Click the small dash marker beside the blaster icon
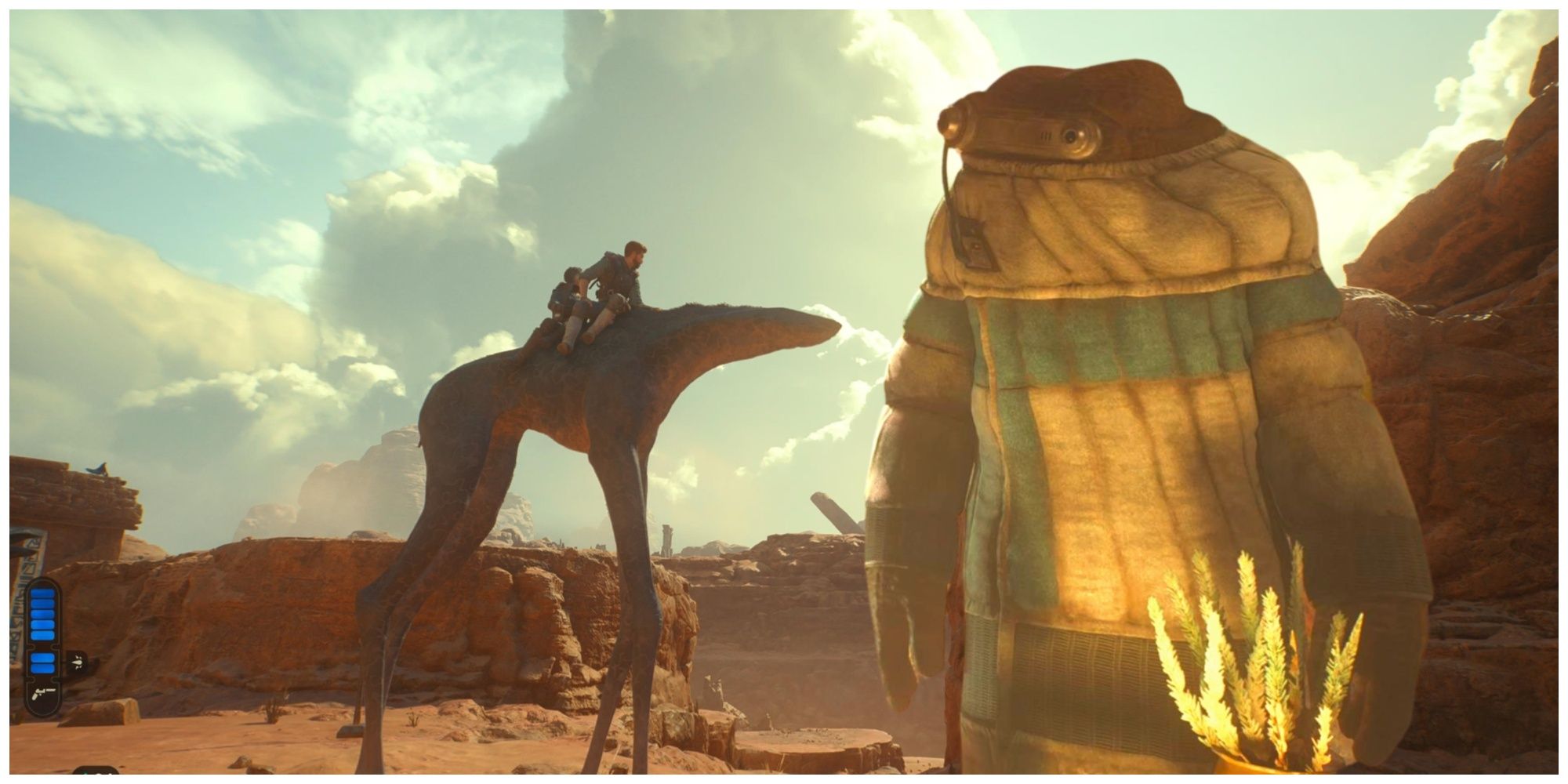The width and height of the screenshot is (1568, 784). [x=51, y=689]
